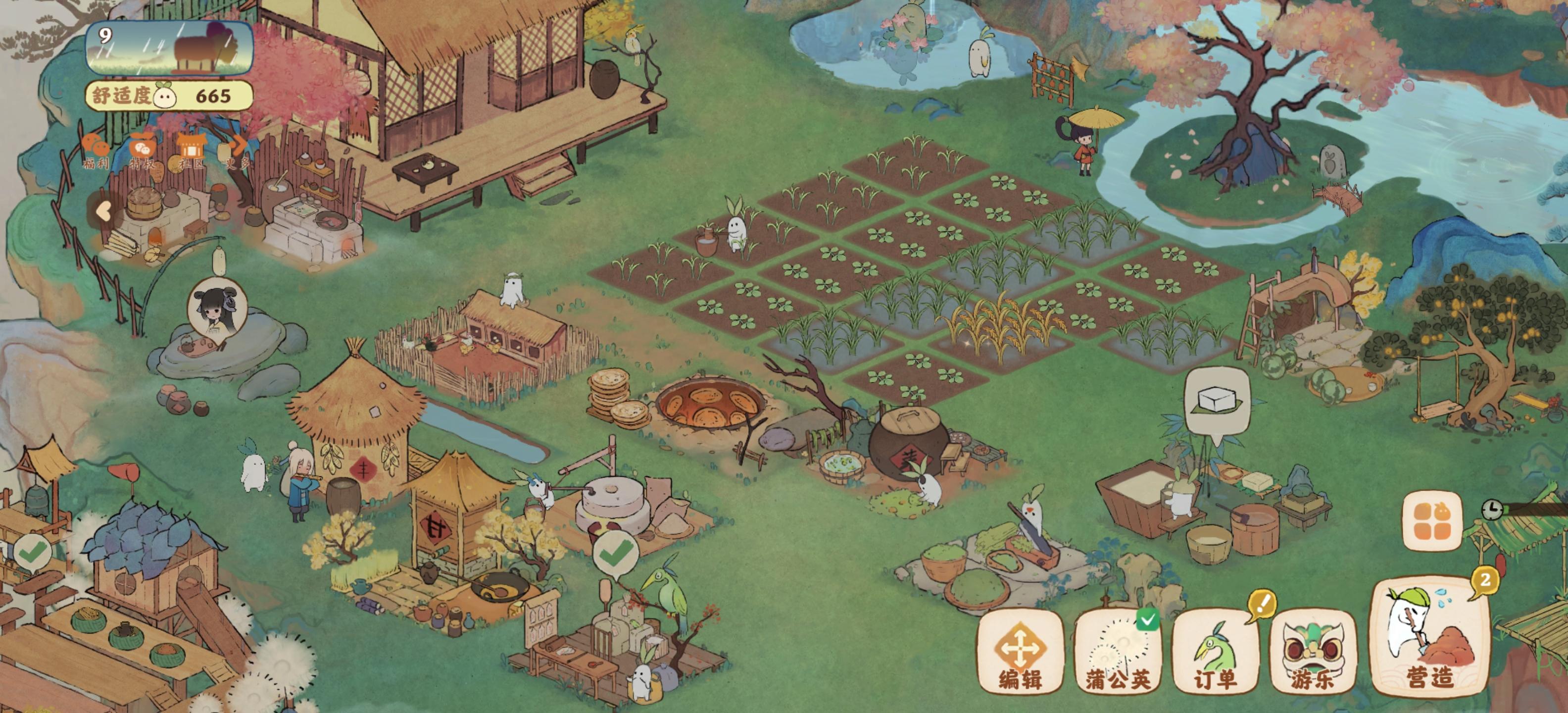
Task: Tap the girl portrait speech bubble
Action: point(217,307)
